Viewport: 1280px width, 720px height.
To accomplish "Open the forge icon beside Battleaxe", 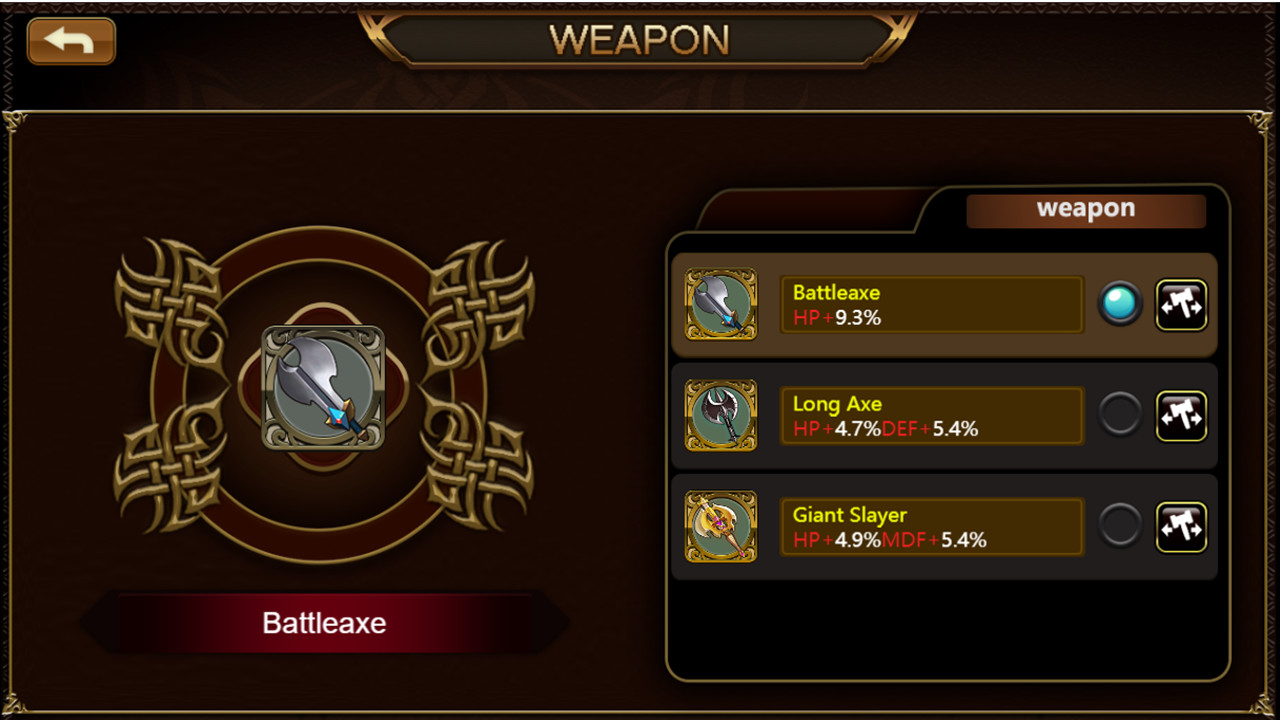I will tap(1182, 304).
